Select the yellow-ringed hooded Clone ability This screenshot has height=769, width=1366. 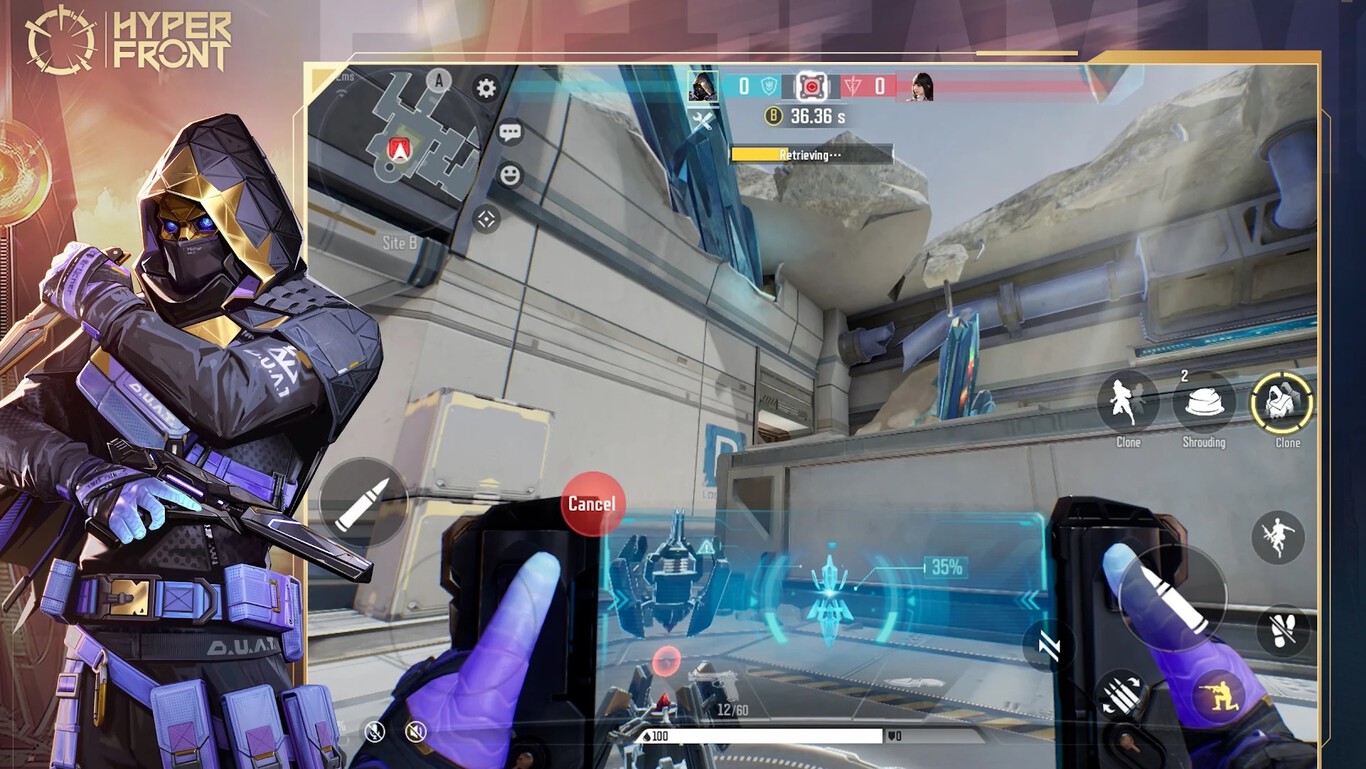pos(1281,403)
